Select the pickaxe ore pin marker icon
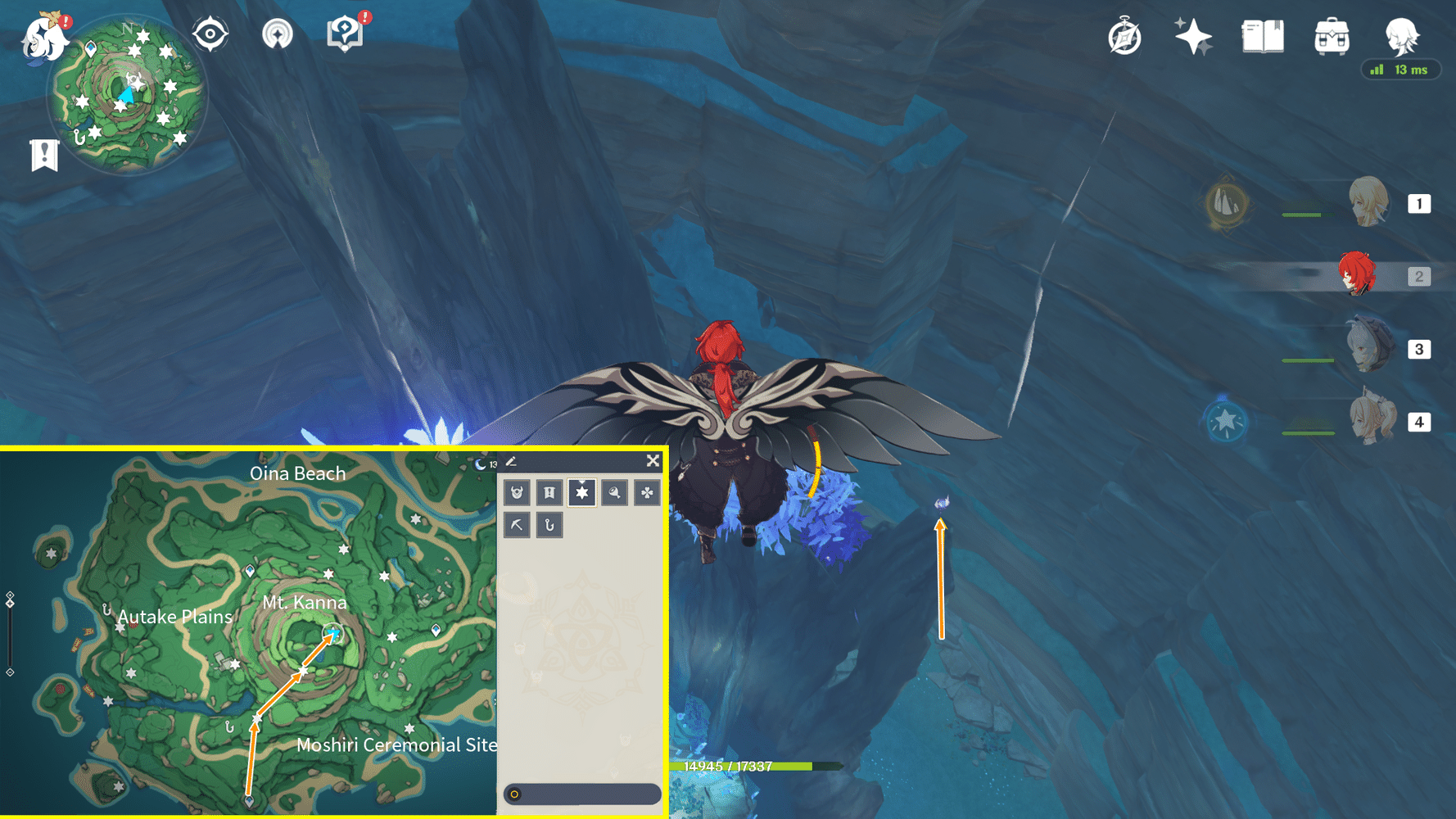 tap(517, 525)
